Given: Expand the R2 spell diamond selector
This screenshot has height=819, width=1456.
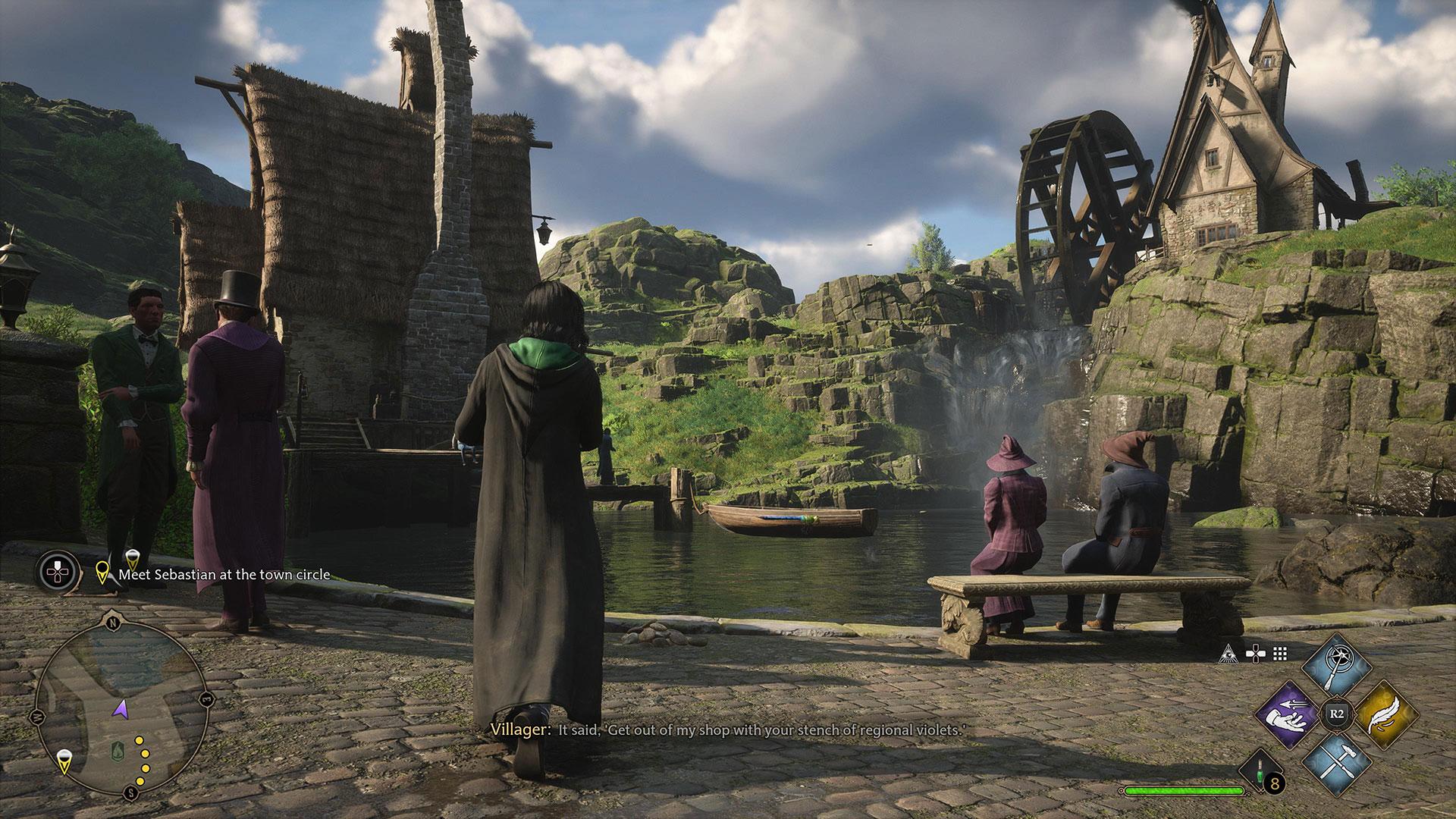Looking at the screenshot, I should click(x=1336, y=714).
